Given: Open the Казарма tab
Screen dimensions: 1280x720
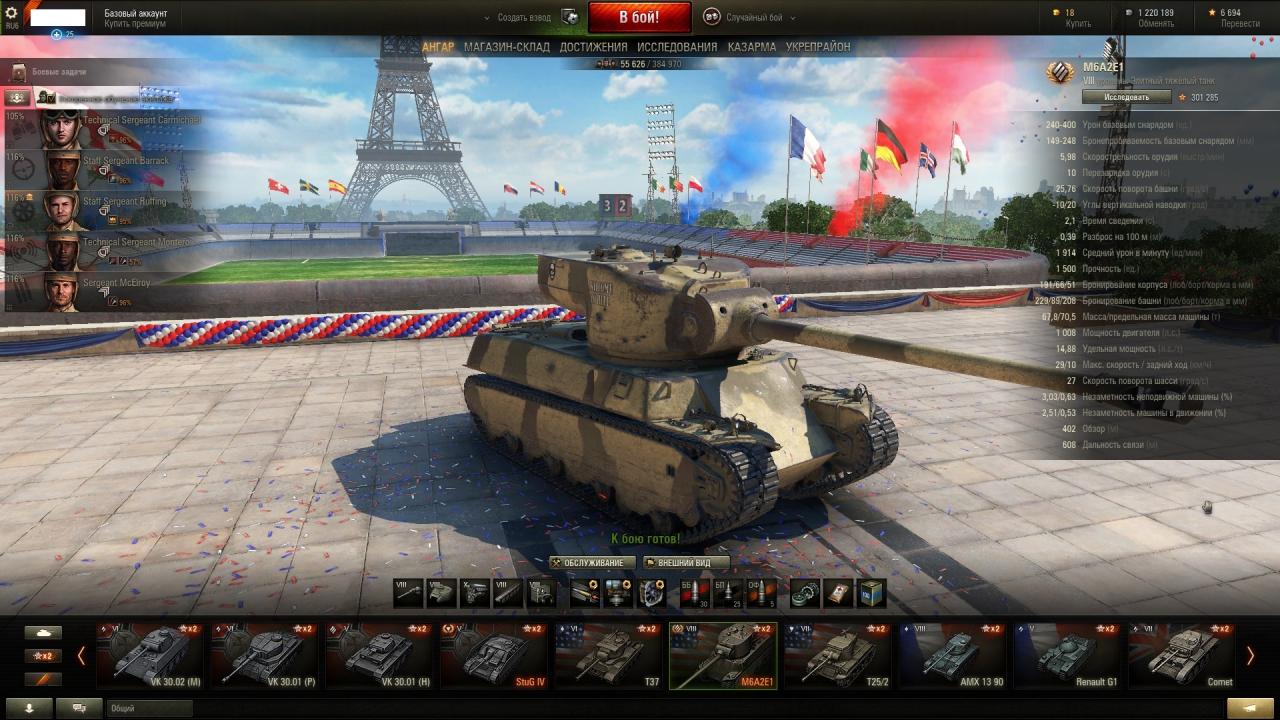Looking at the screenshot, I should click(x=752, y=47).
